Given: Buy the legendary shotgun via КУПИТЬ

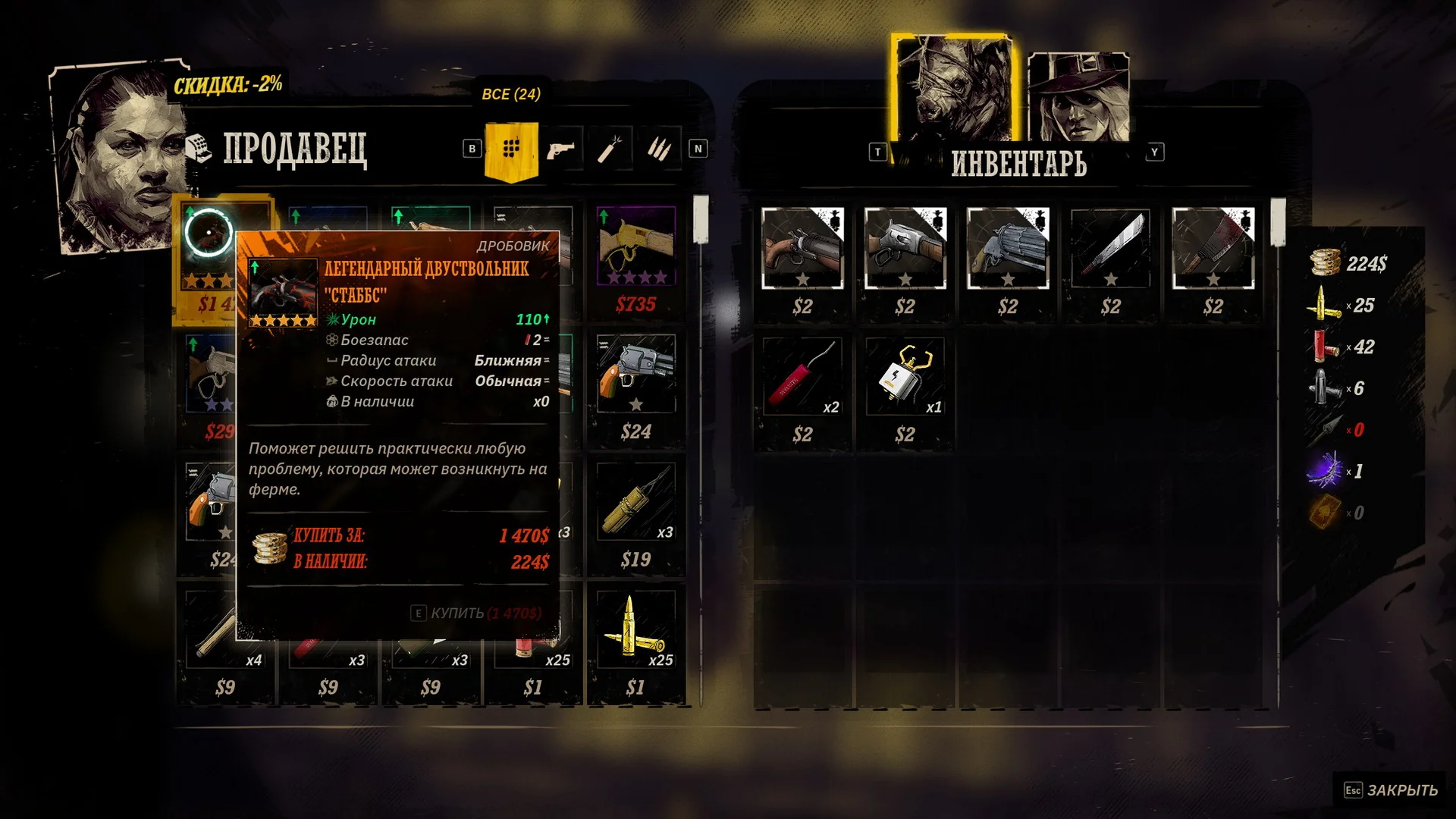Looking at the screenshot, I should pos(478,613).
